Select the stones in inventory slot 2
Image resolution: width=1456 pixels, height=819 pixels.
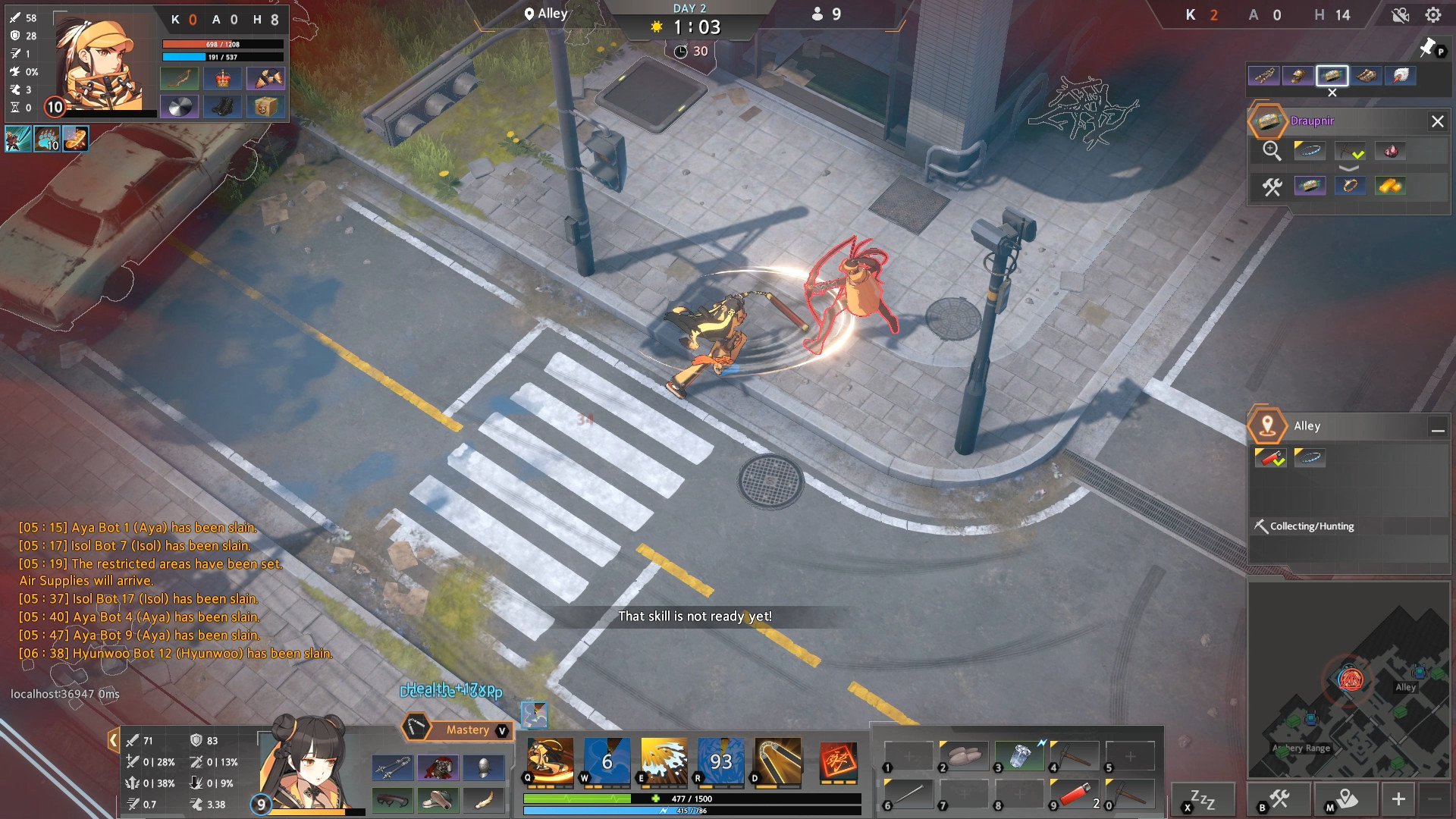(964, 755)
